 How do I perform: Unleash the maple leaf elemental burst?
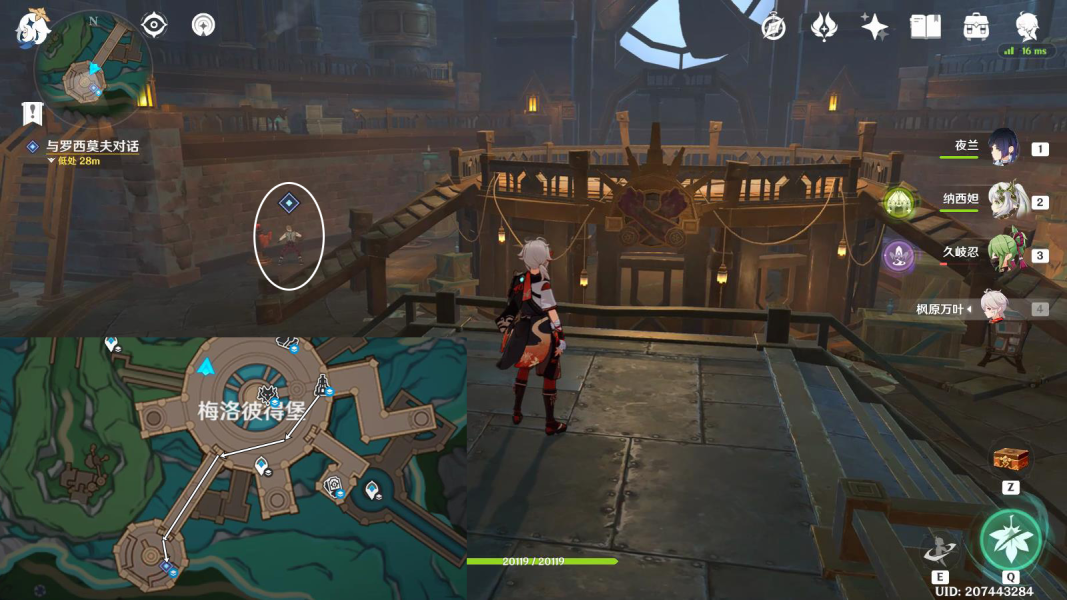point(1010,540)
